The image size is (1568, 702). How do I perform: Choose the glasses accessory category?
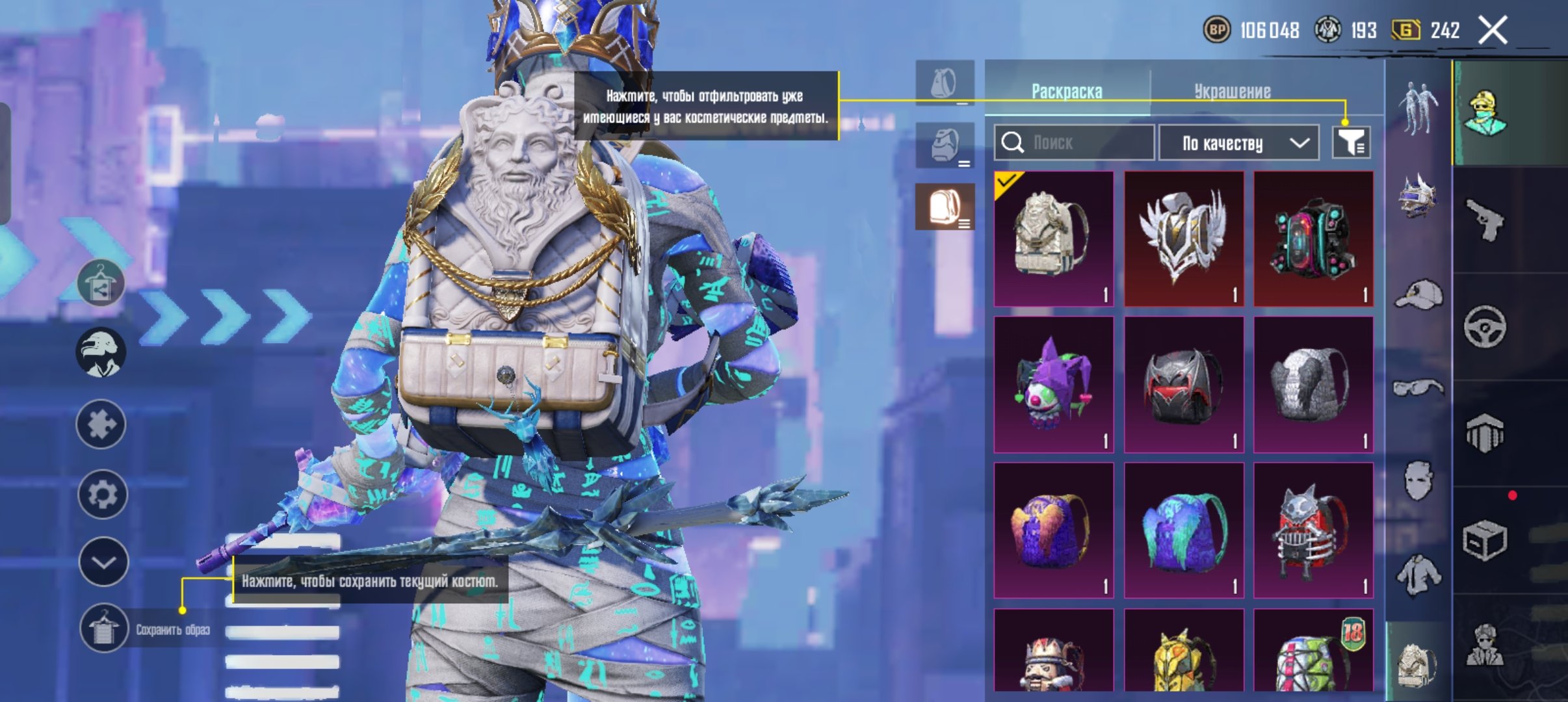pos(1418,389)
